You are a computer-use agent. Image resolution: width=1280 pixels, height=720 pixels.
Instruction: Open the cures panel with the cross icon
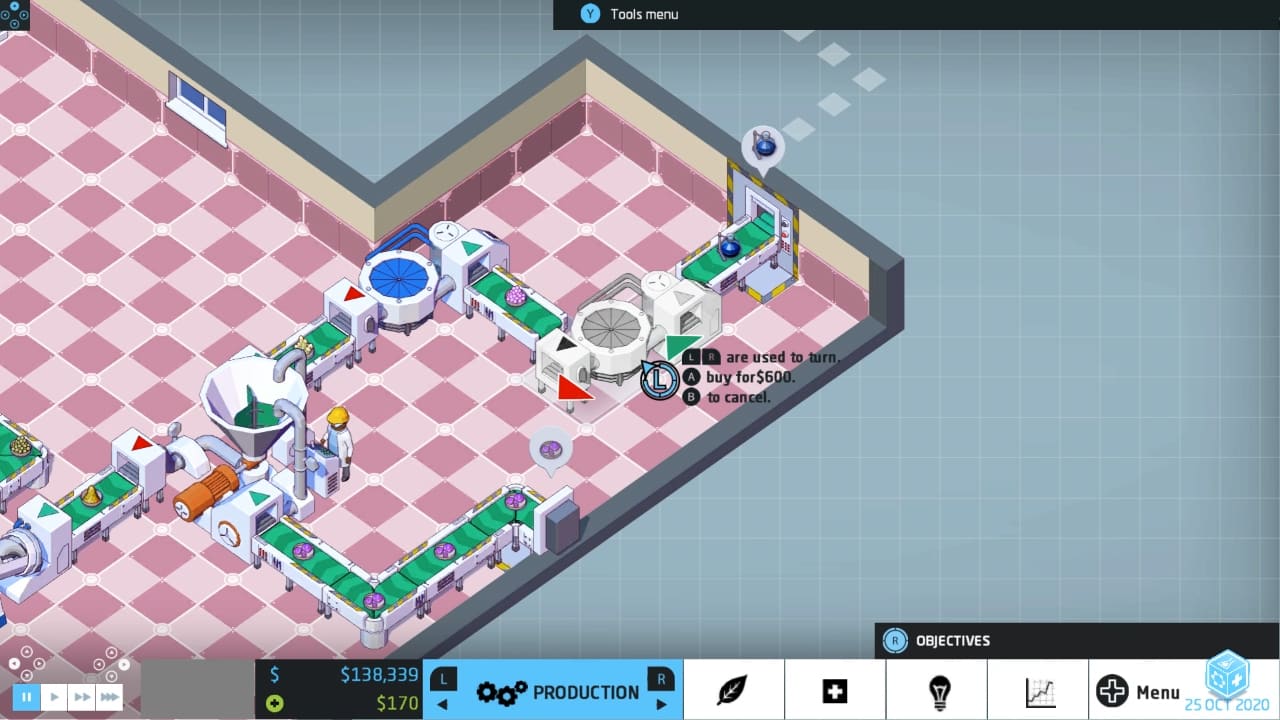click(x=835, y=690)
